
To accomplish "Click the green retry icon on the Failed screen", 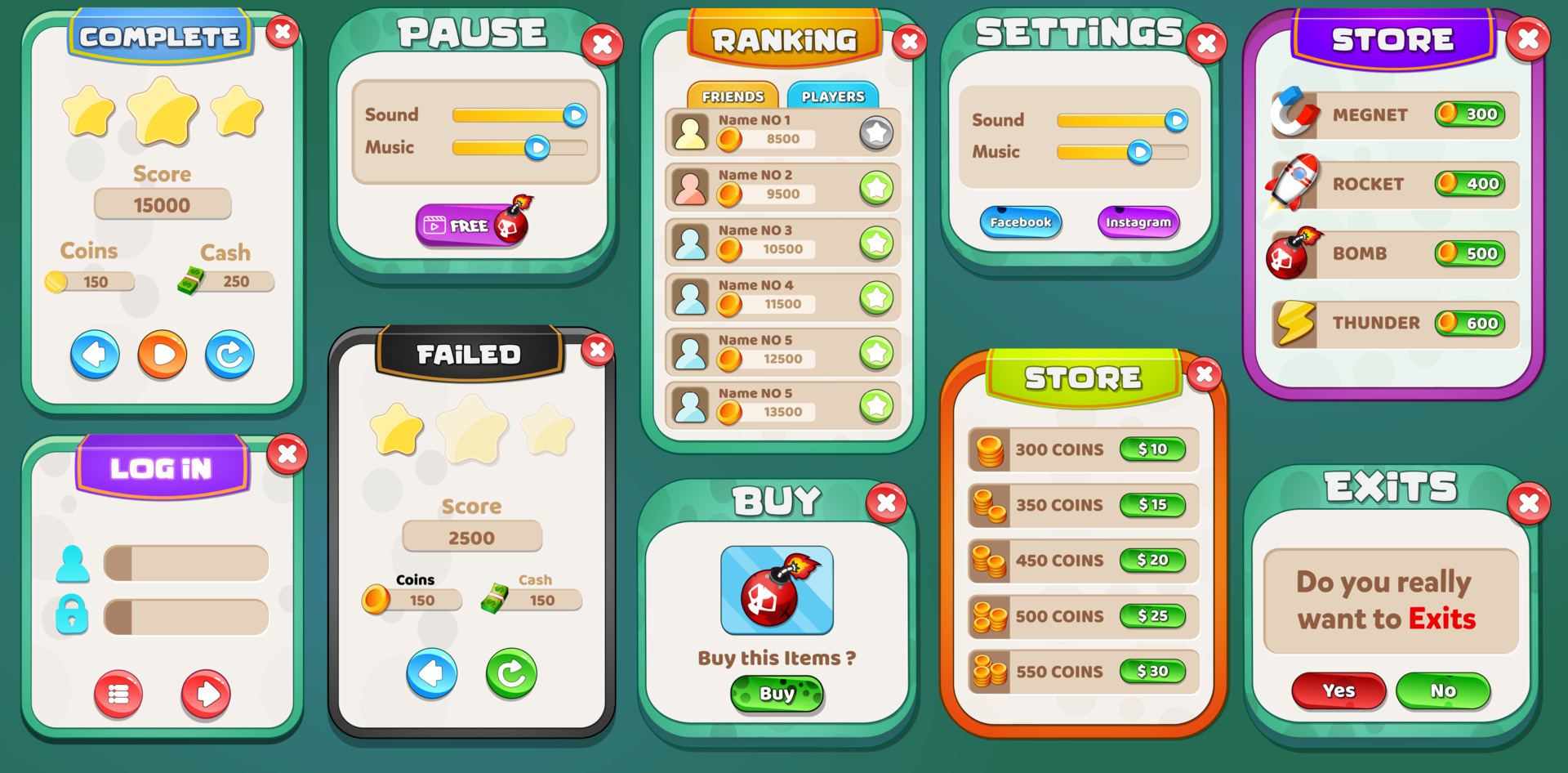I will click(513, 672).
